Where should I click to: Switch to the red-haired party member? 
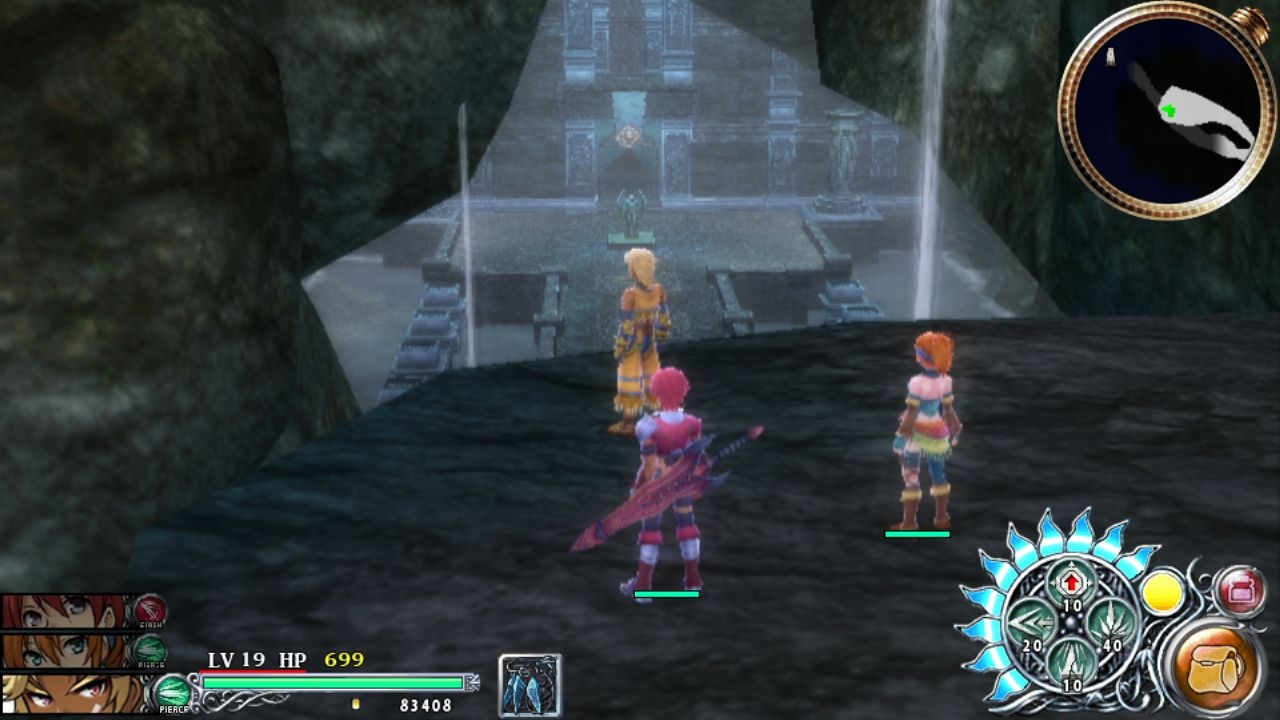pyautogui.click(x=68, y=612)
